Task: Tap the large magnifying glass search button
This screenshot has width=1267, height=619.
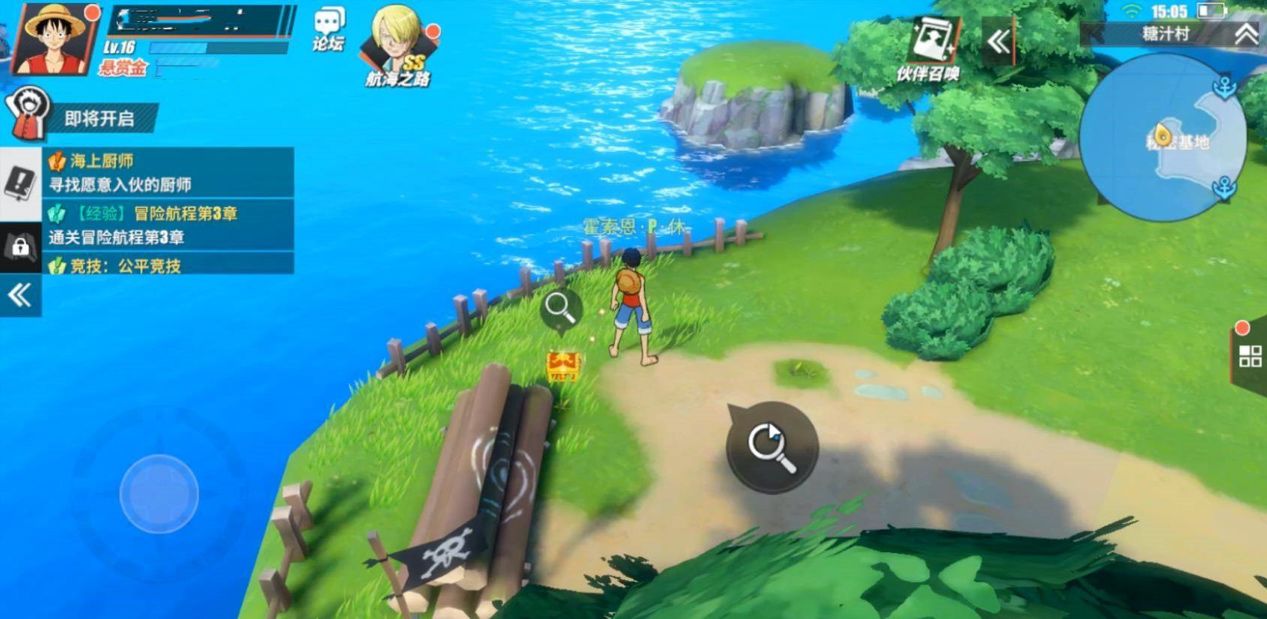Action: pyautogui.click(x=772, y=447)
